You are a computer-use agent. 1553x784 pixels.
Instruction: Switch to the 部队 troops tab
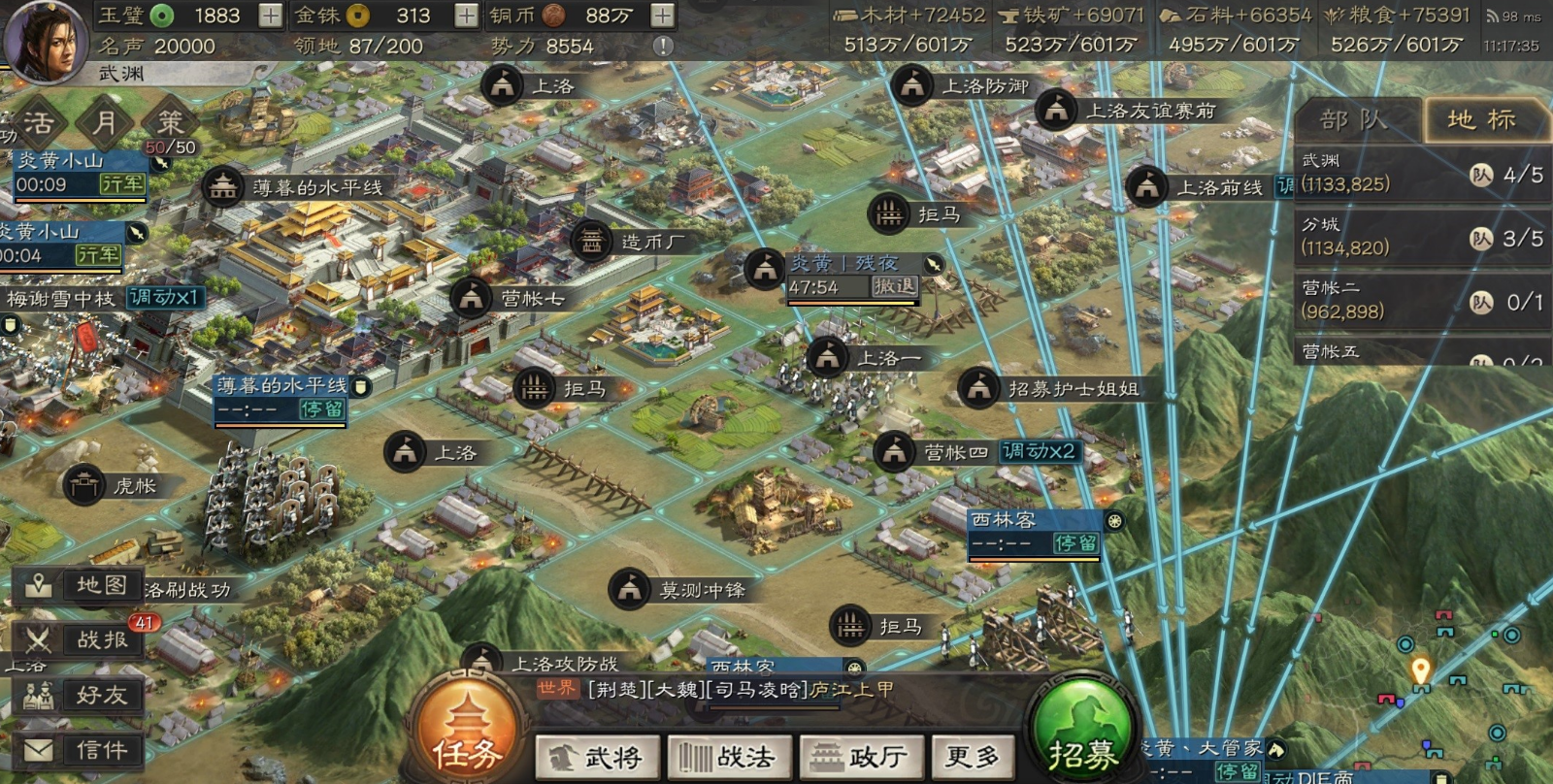pos(1355,120)
